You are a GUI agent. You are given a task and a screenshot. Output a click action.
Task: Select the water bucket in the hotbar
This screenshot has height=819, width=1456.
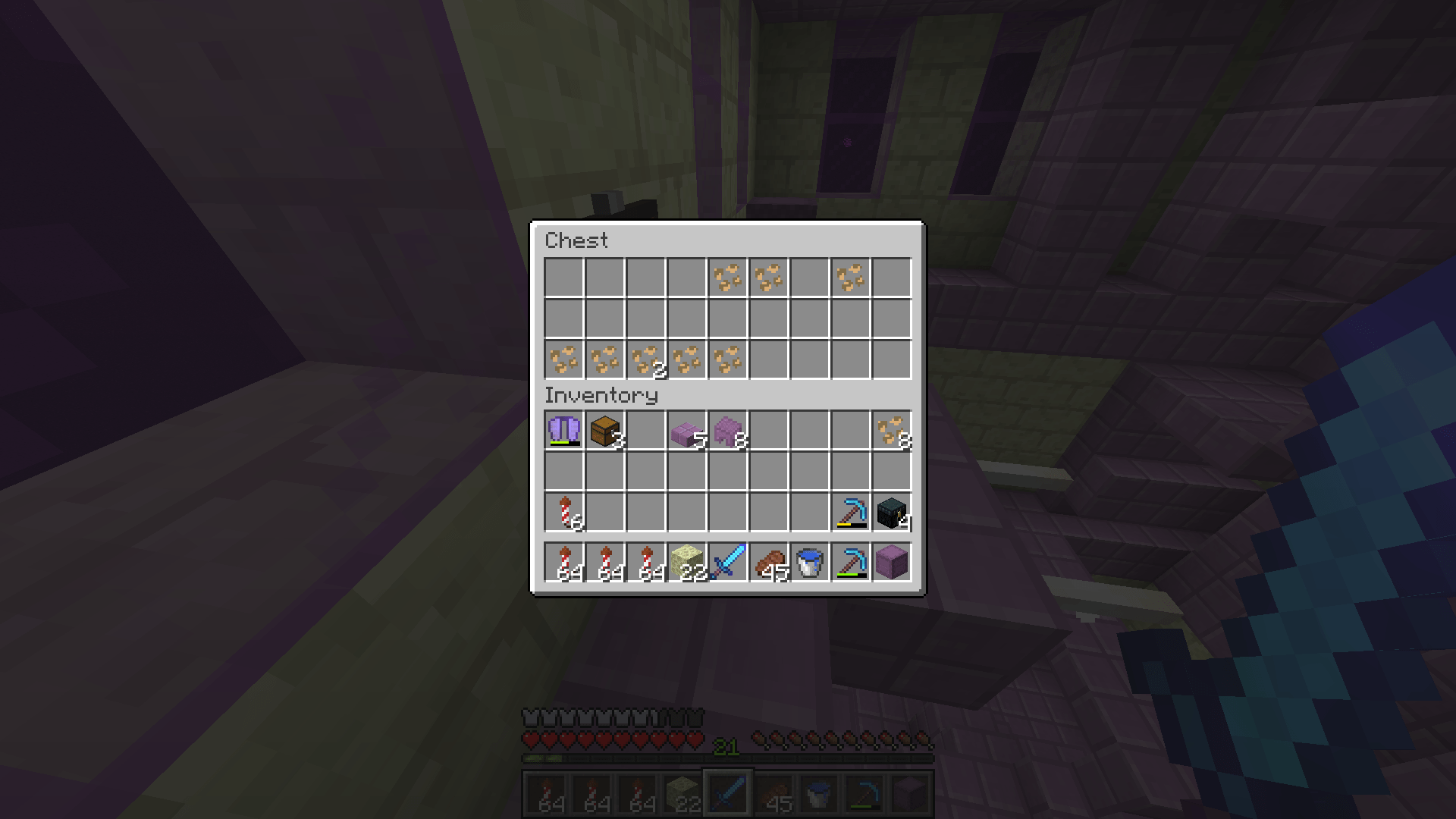808,561
